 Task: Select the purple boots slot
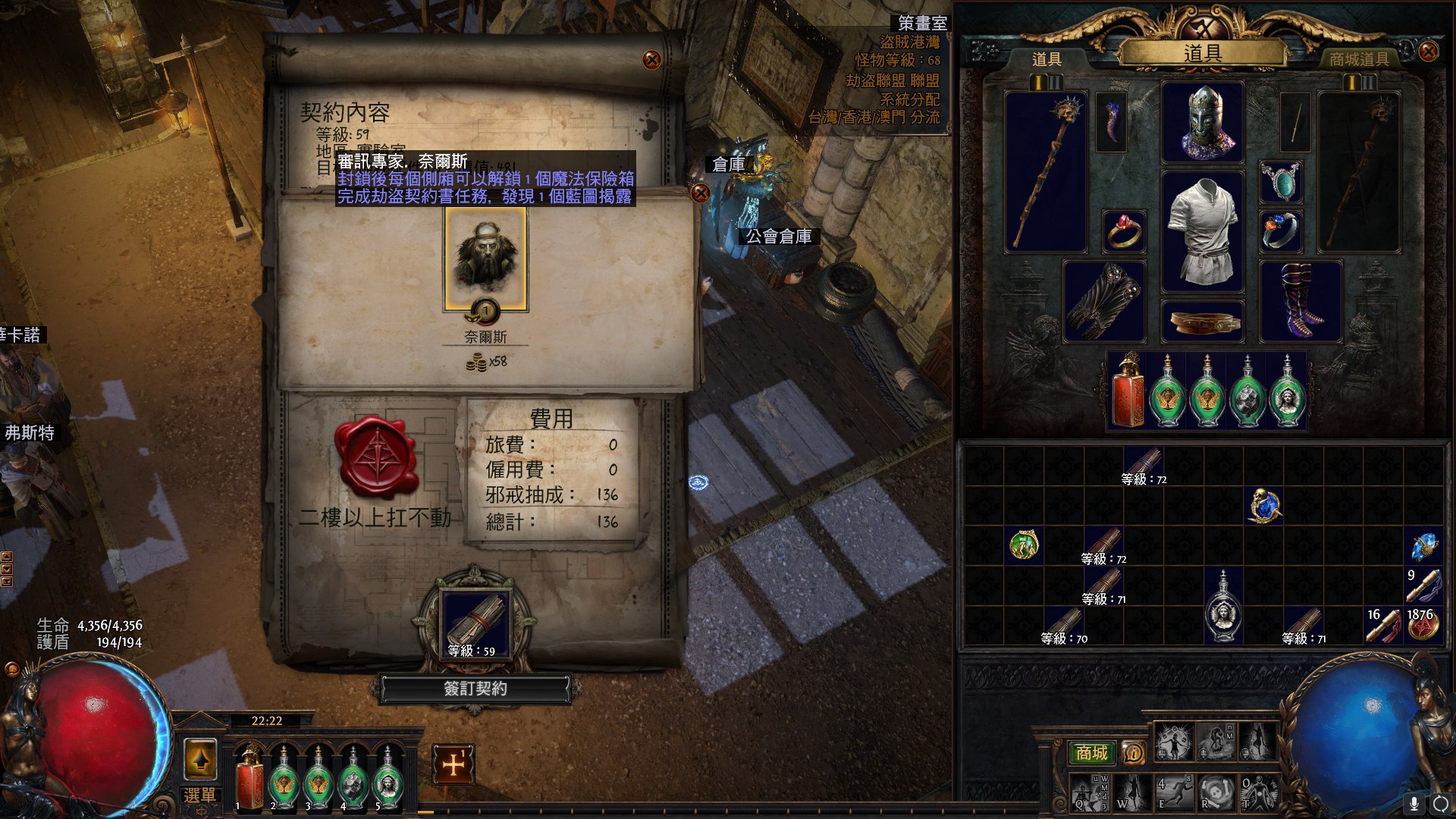tap(1300, 302)
